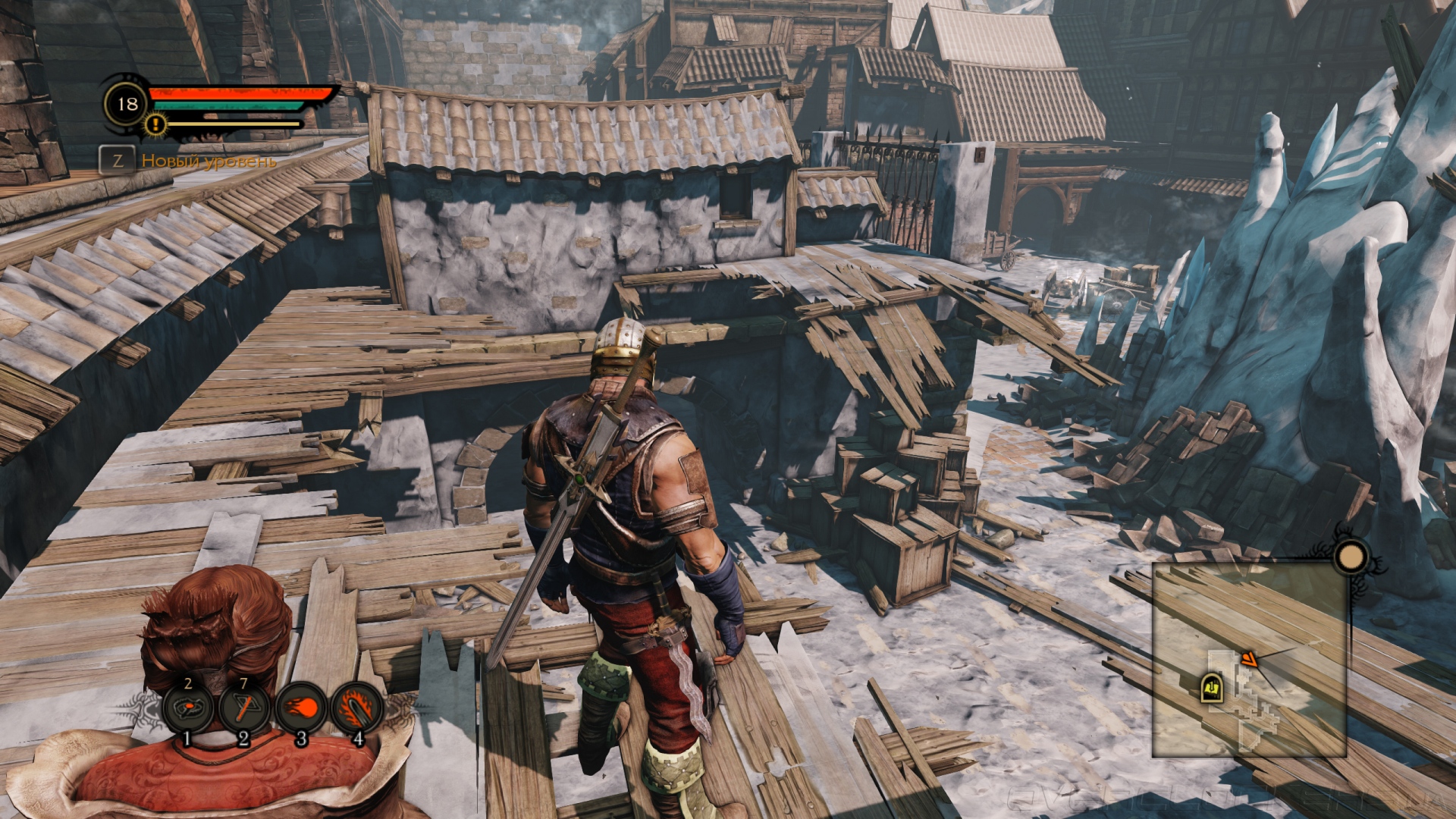
Task: Click the round compass orb above the minimap
Action: [x=1351, y=557]
